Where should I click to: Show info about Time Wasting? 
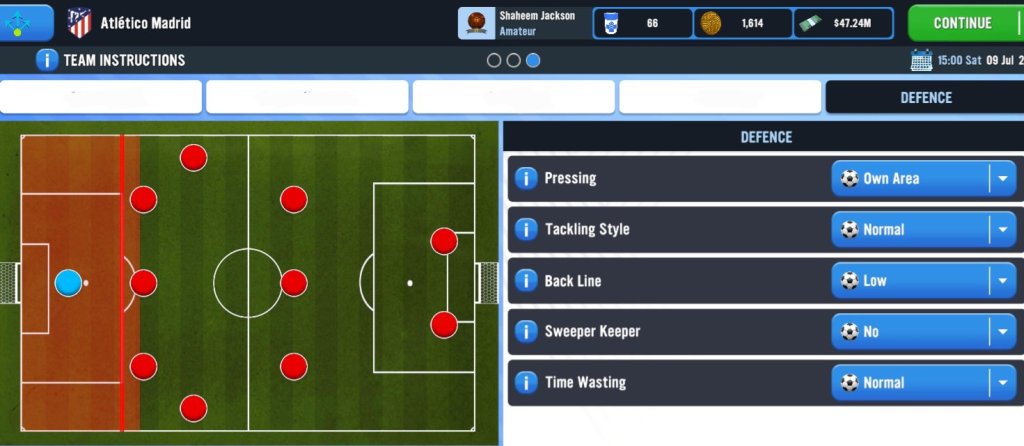526,383
